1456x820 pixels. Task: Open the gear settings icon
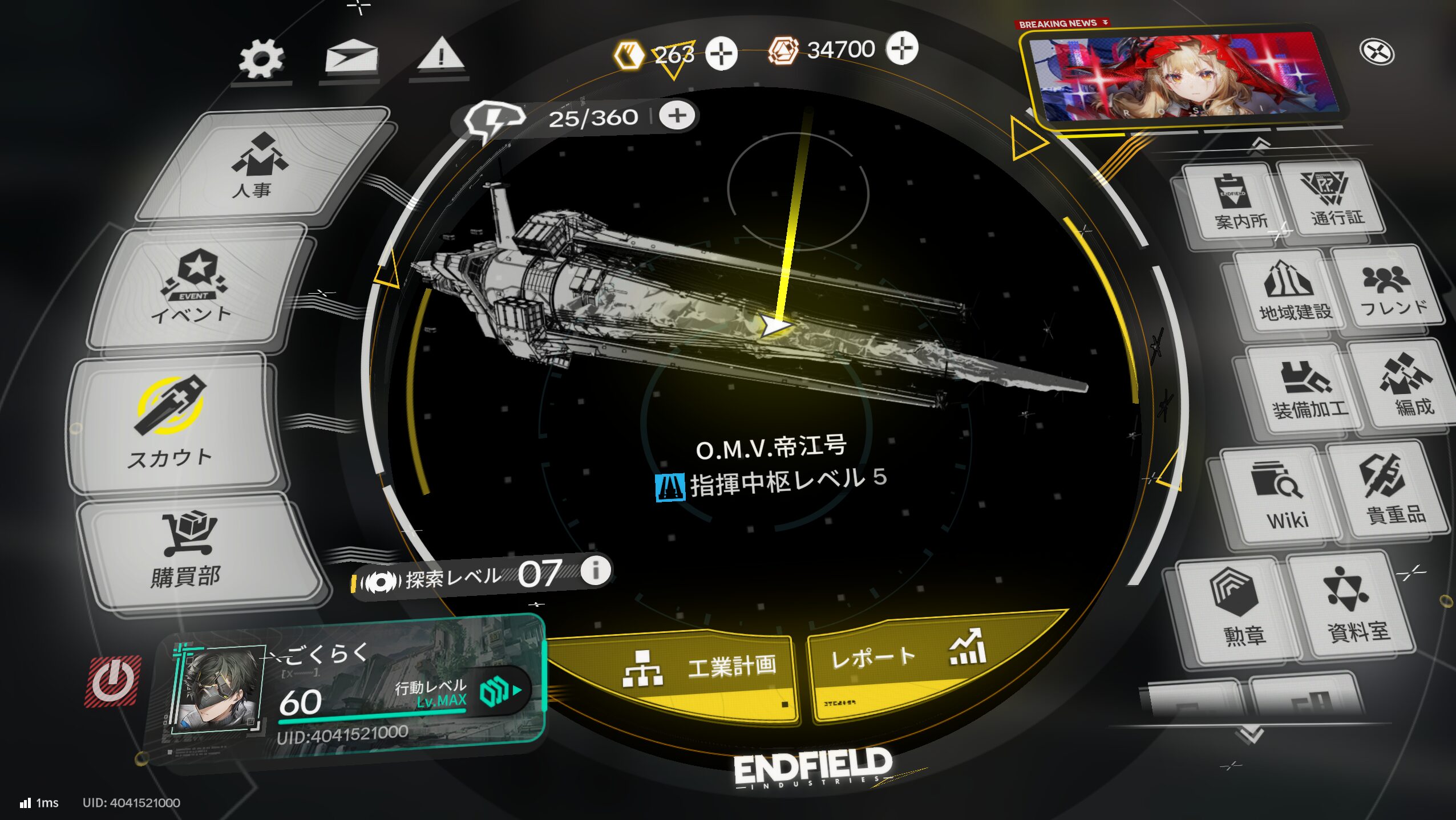pos(261,58)
